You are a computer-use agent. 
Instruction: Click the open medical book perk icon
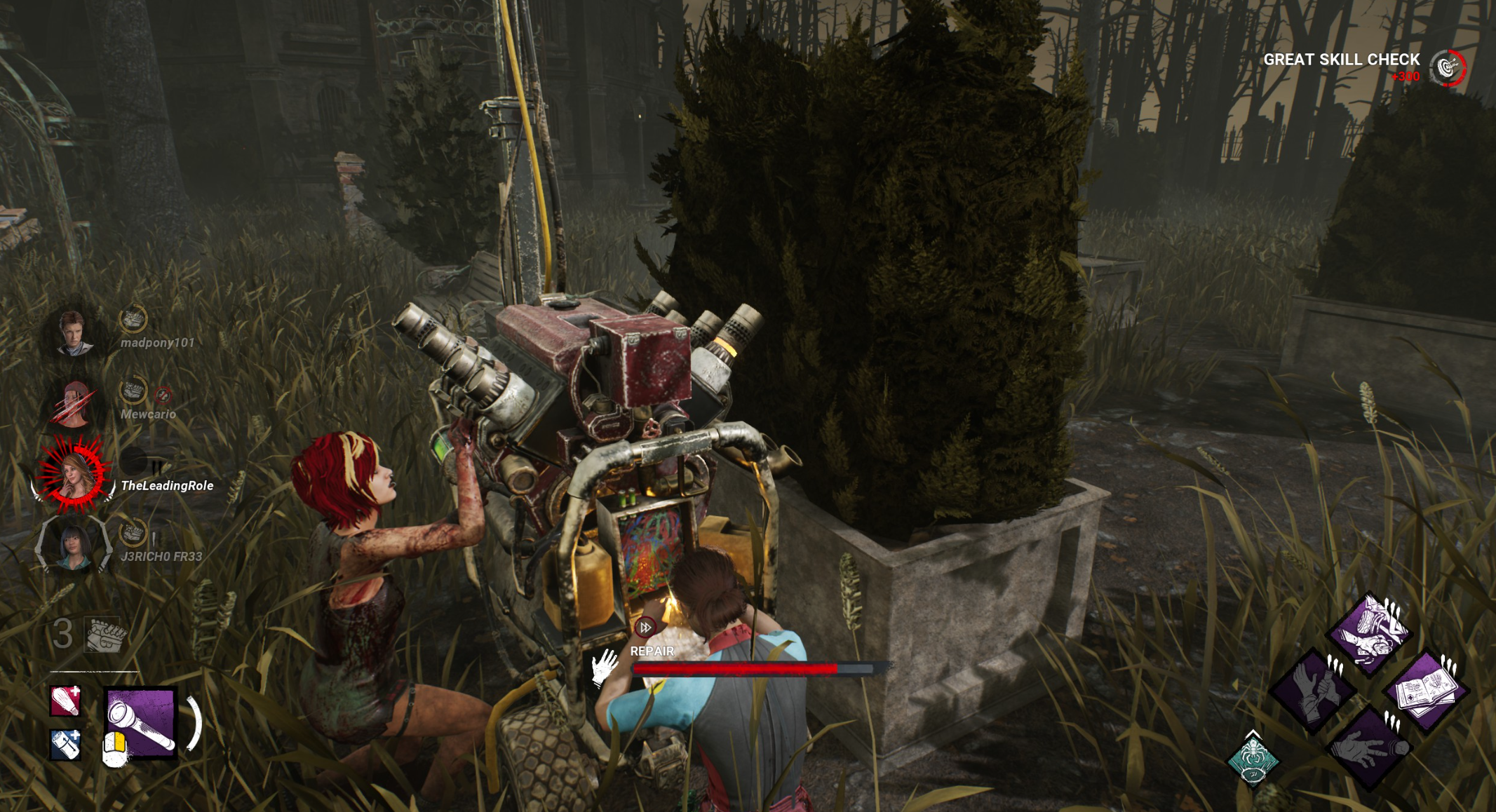pyautogui.click(x=1425, y=691)
